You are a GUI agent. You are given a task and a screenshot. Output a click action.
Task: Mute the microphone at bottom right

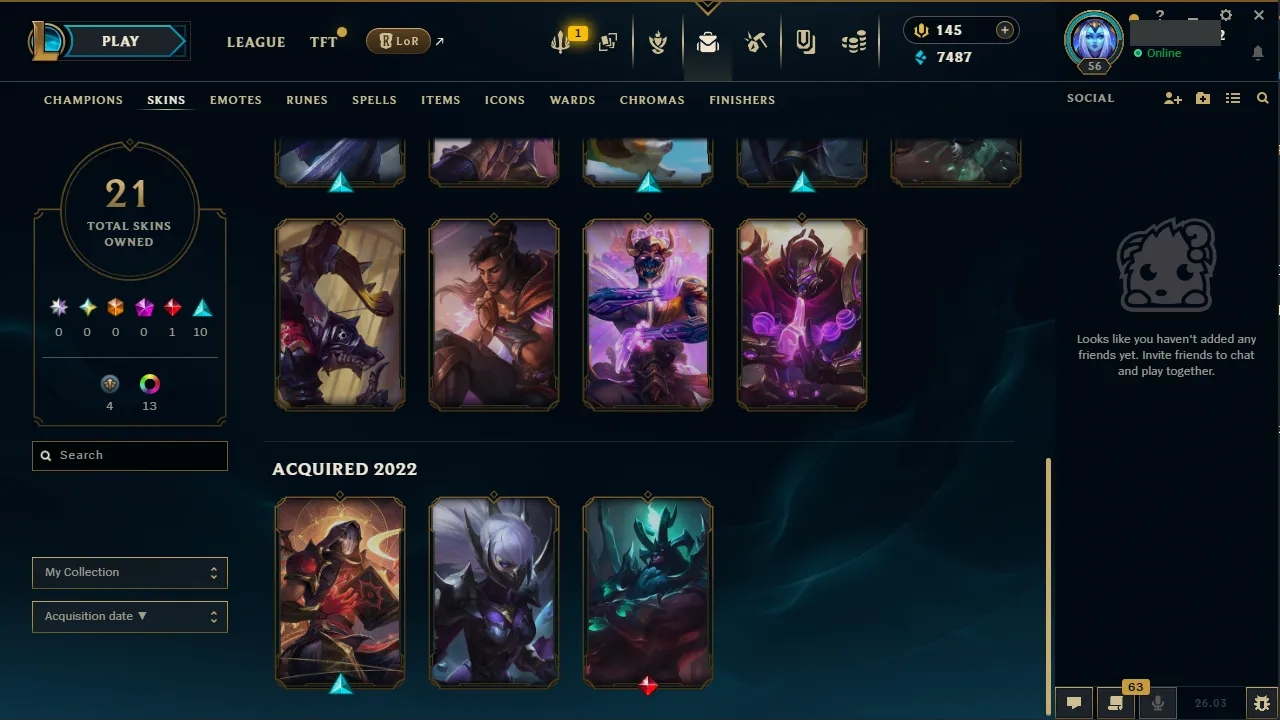coord(1157,702)
